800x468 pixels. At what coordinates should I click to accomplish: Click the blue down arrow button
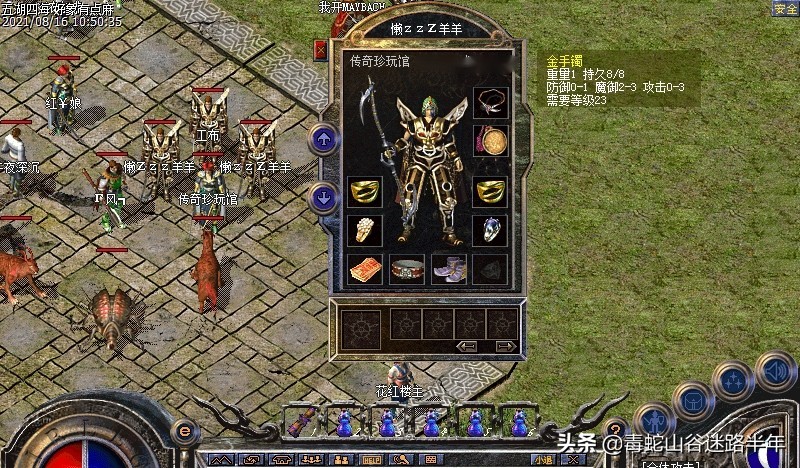click(x=323, y=197)
